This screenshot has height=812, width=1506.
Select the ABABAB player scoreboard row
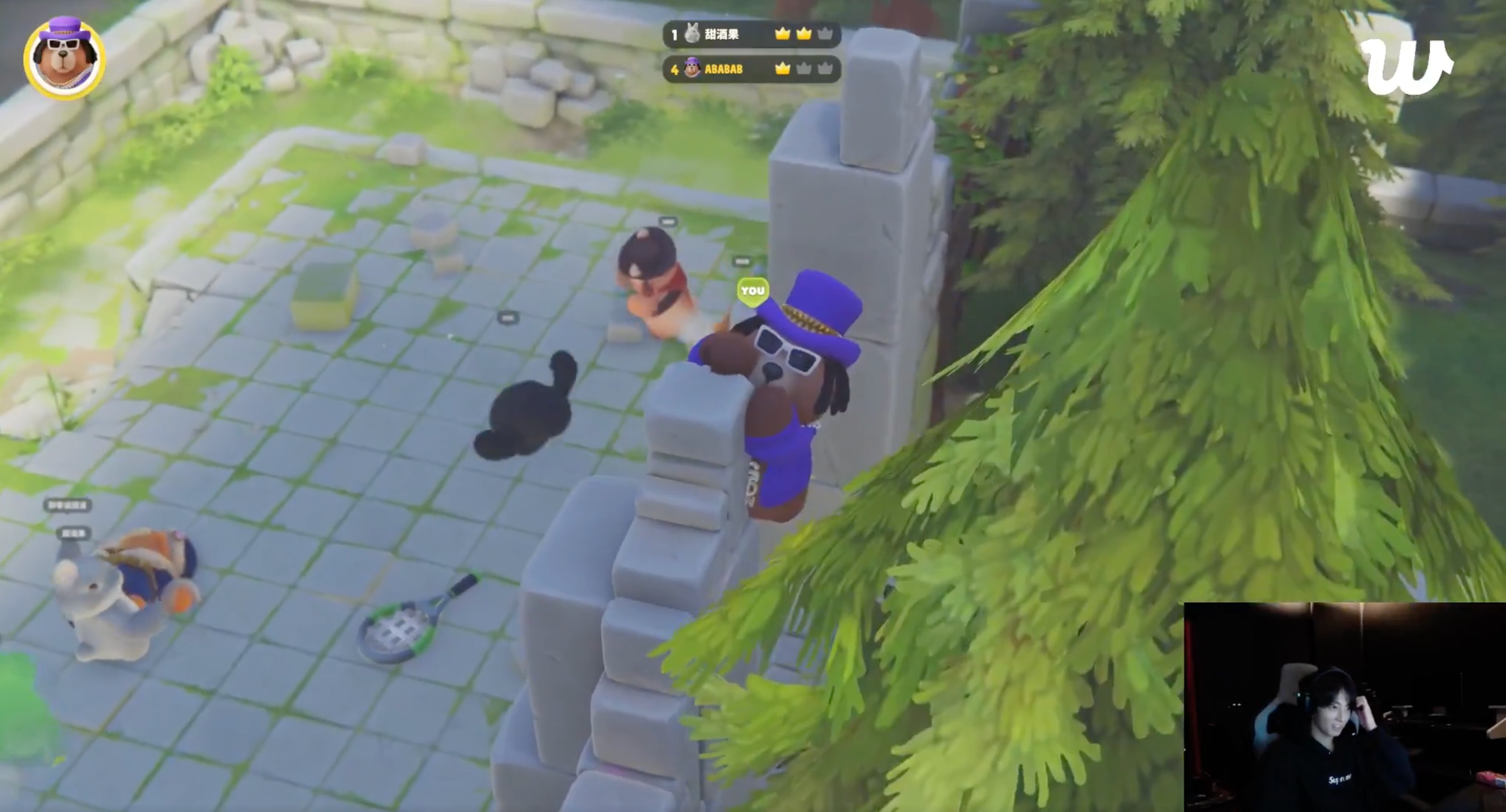point(751,69)
